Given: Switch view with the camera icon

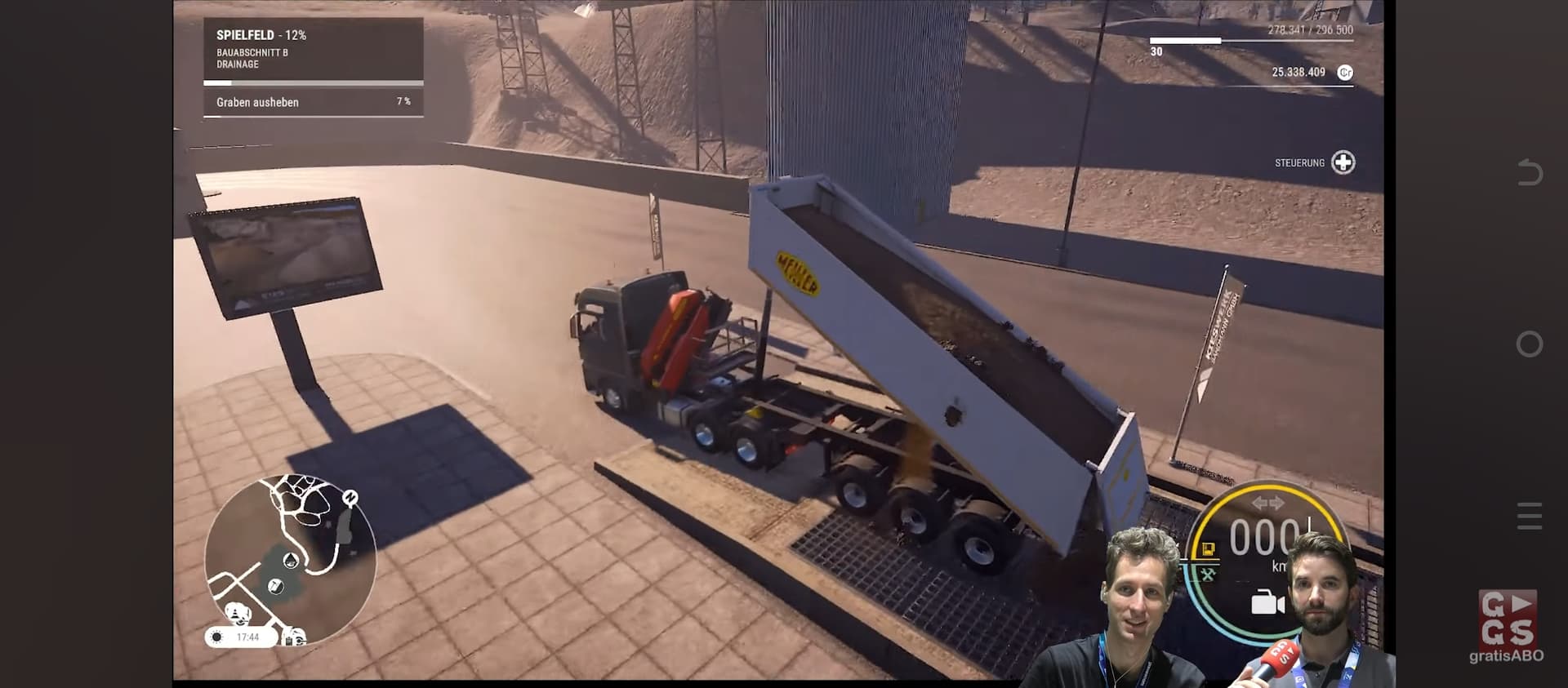Looking at the screenshot, I should click(1267, 603).
